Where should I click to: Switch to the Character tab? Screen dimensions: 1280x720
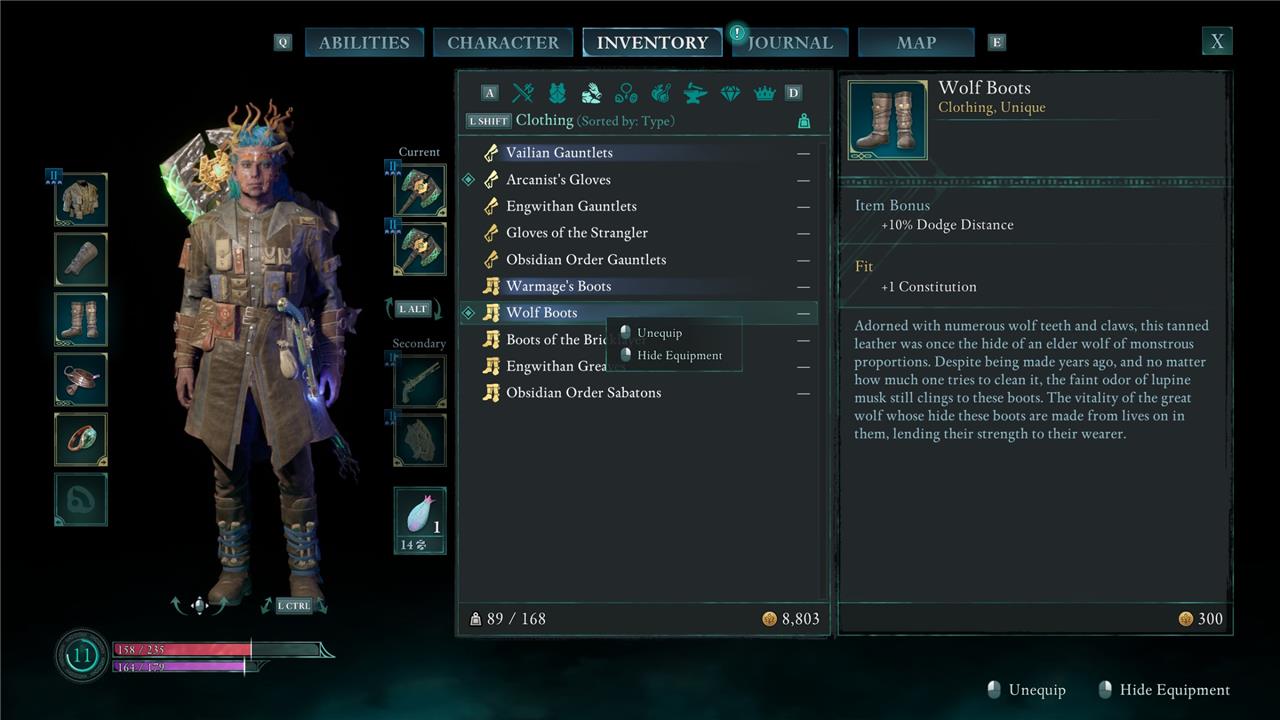pos(502,42)
